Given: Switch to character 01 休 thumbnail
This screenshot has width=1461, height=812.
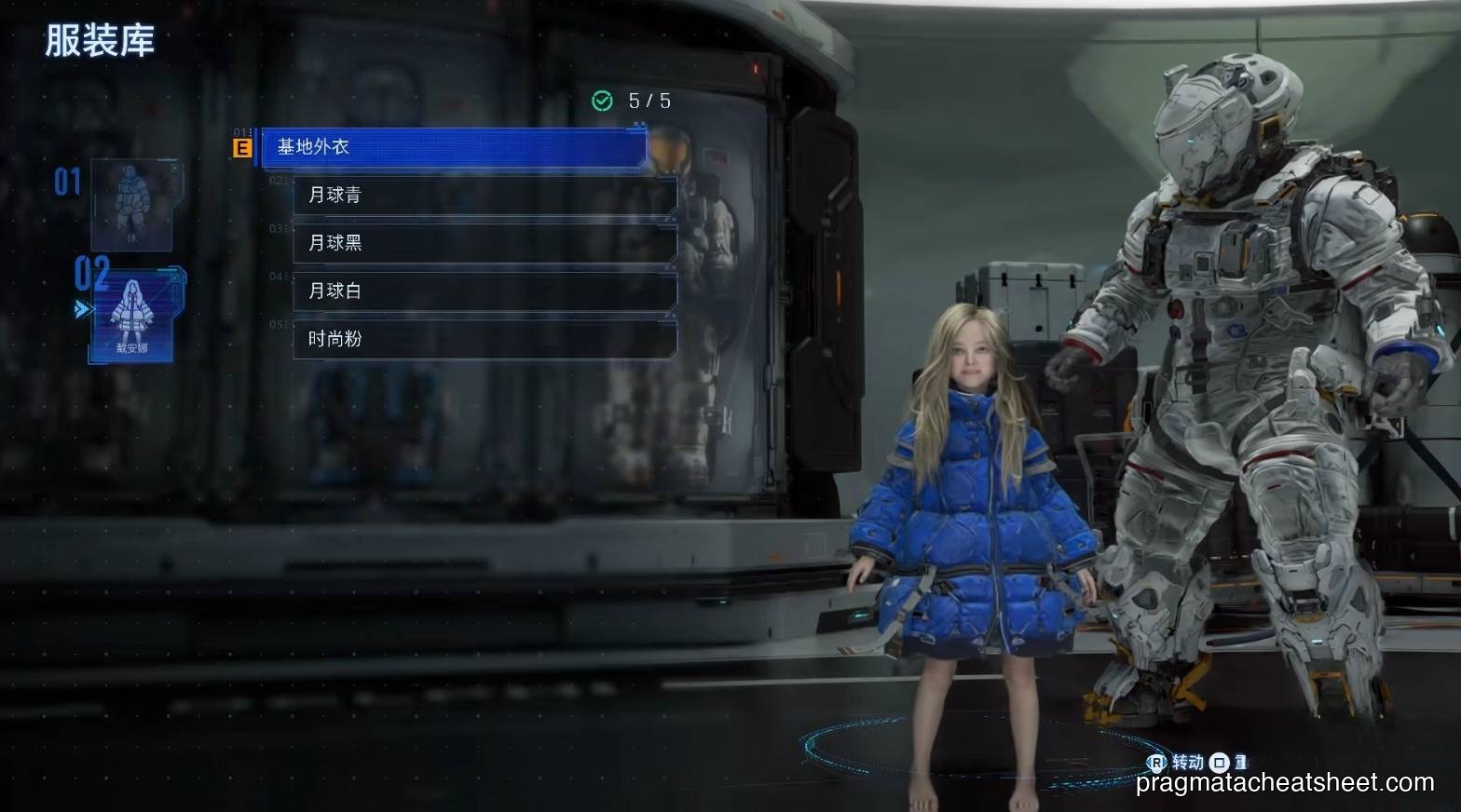Looking at the screenshot, I should click(x=131, y=206).
